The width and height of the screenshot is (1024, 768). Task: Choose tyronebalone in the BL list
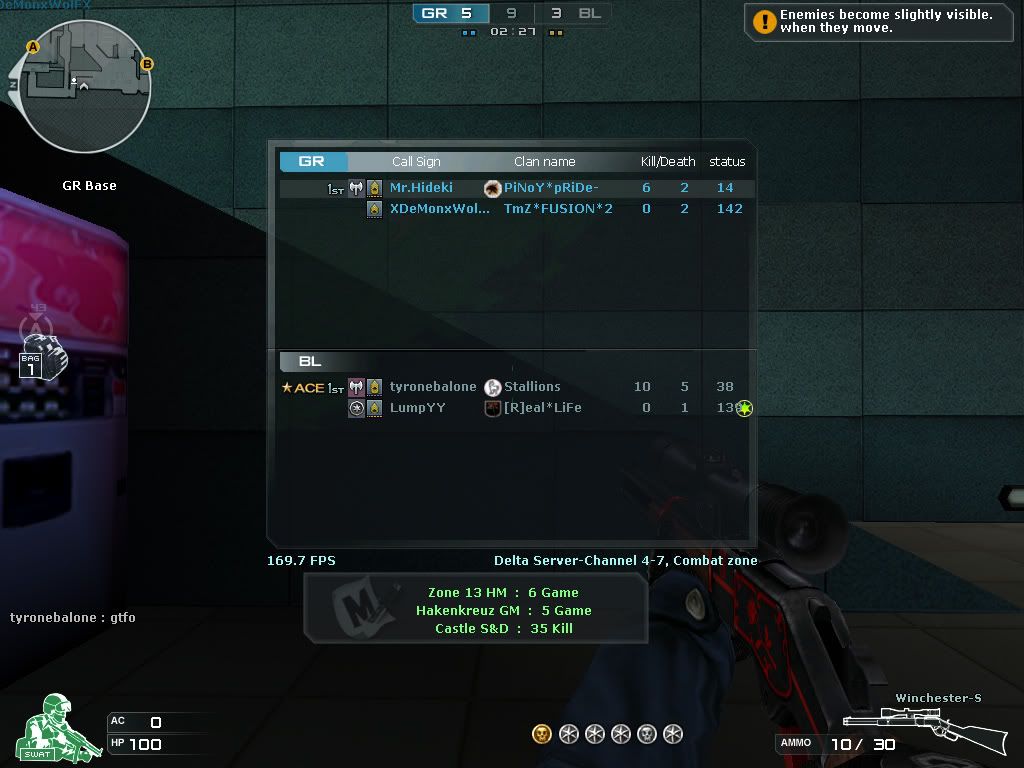pyautogui.click(x=516, y=387)
